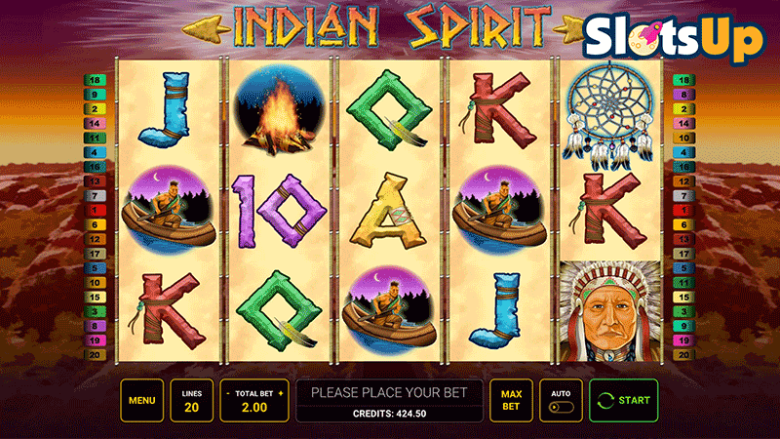
Task: Click the SlotsUp logo
Action: tap(674, 38)
